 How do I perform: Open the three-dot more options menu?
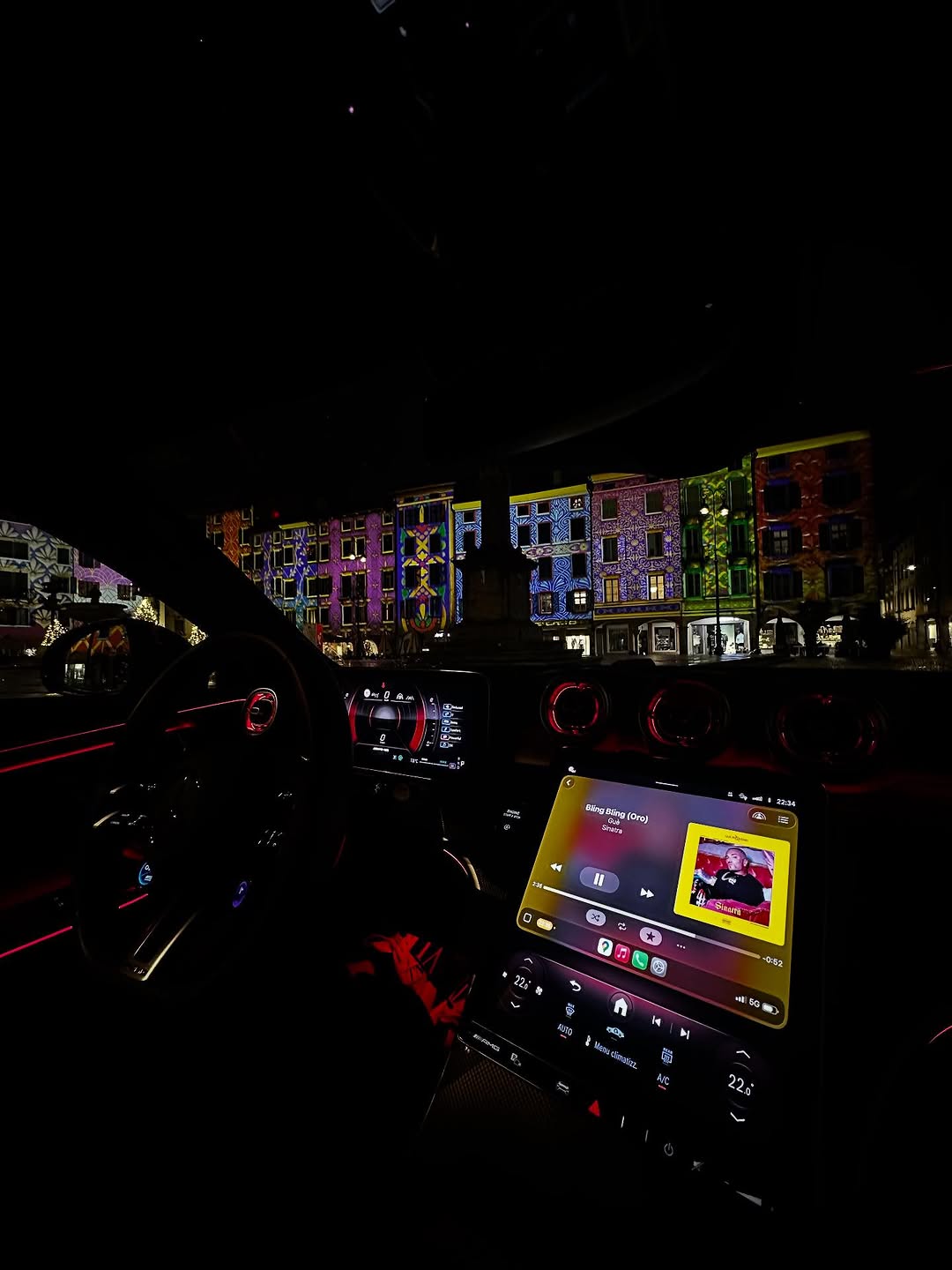pyautogui.click(x=680, y=945)
